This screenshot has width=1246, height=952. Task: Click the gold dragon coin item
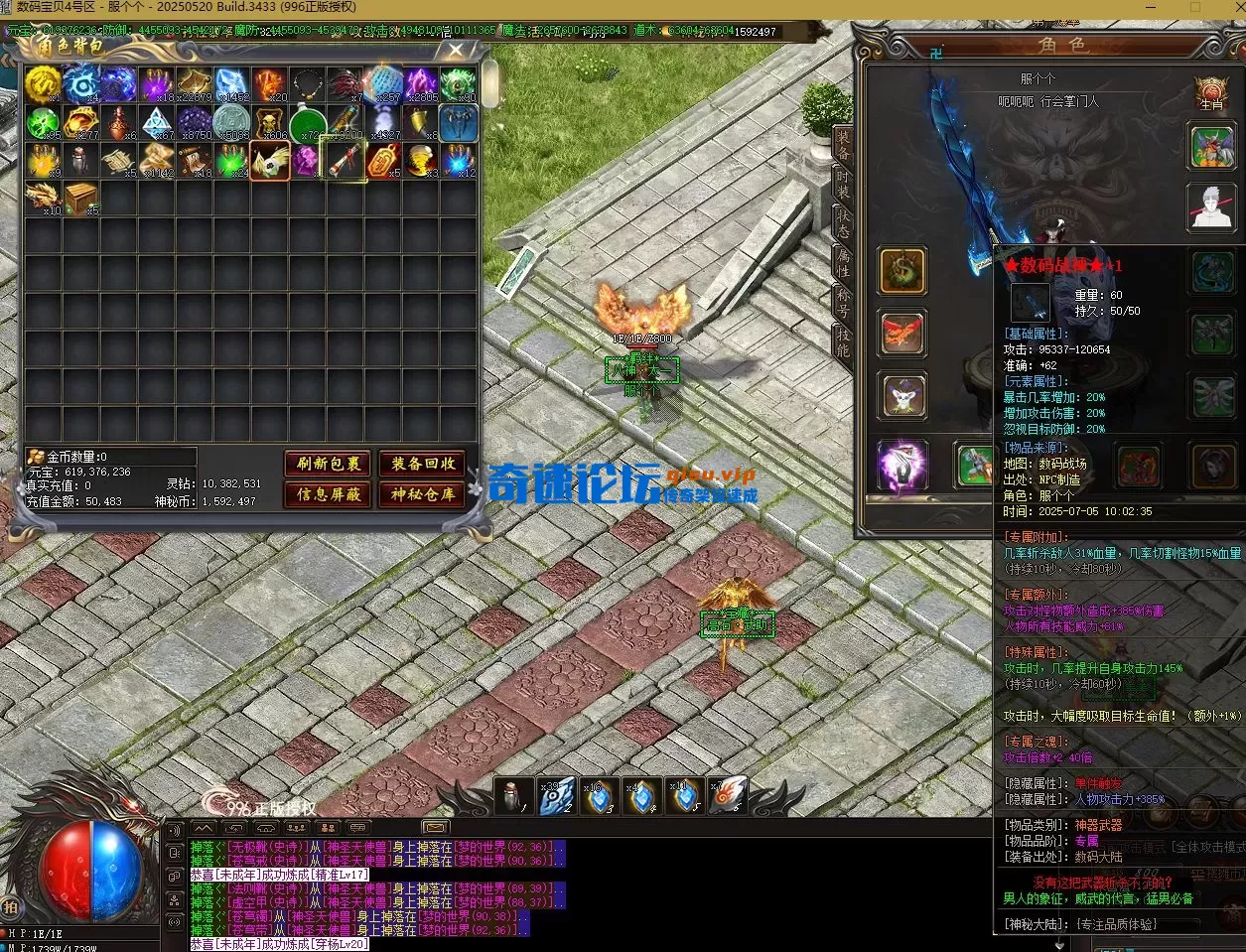tap(44, 85)
